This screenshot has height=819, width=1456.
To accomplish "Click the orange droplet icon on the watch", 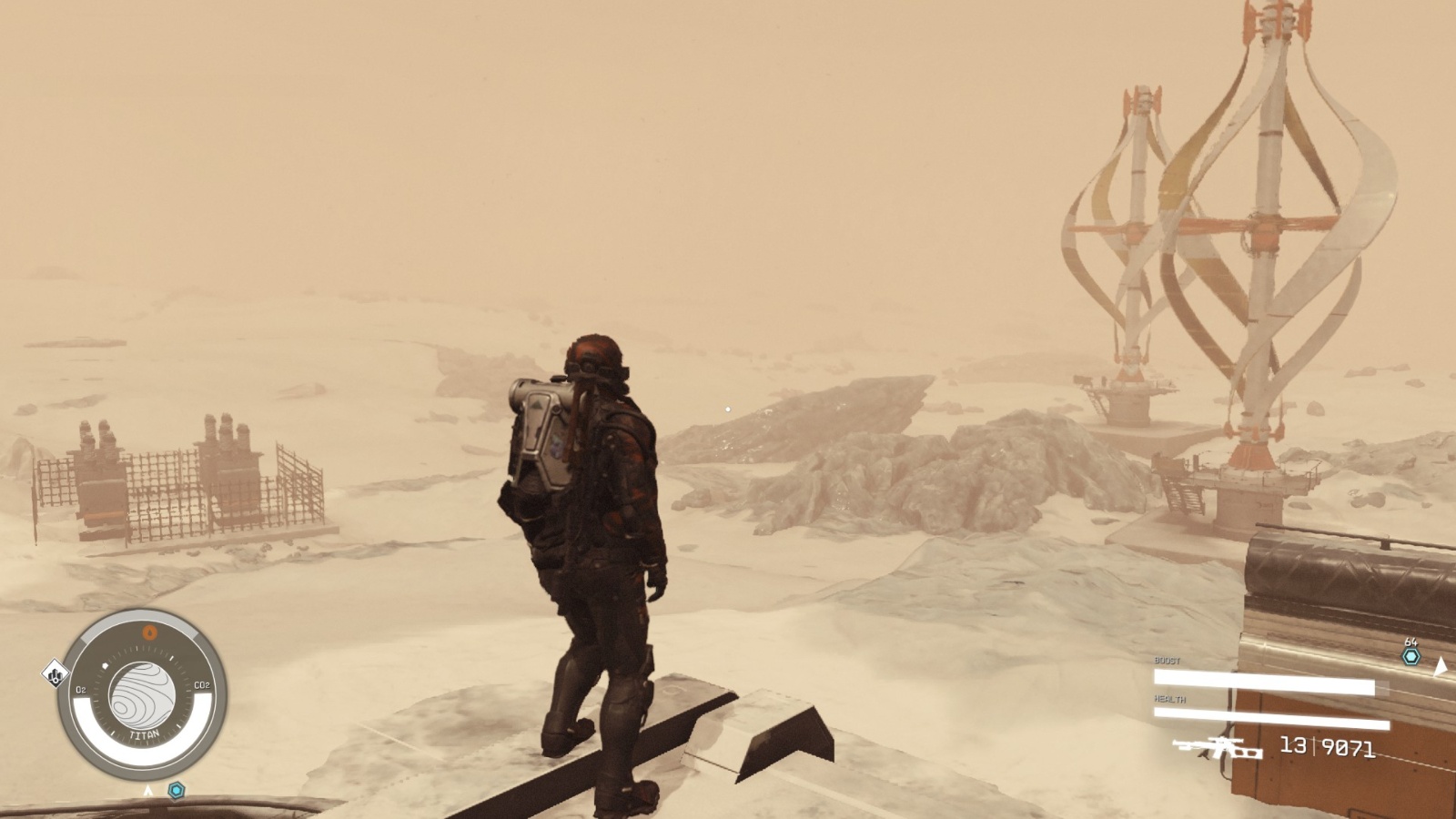I will pyautogui.click(x=151, y=632).
